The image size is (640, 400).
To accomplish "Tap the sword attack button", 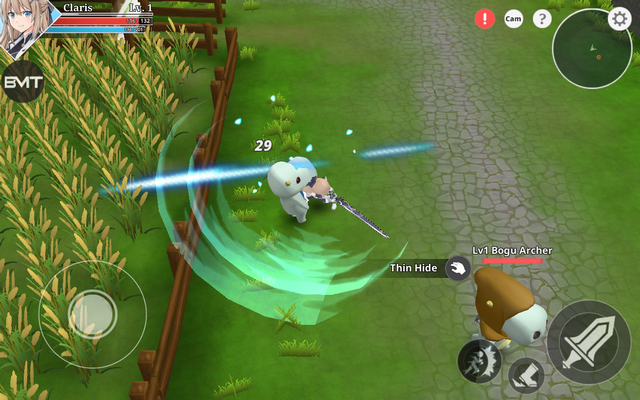I will point(588,341).
